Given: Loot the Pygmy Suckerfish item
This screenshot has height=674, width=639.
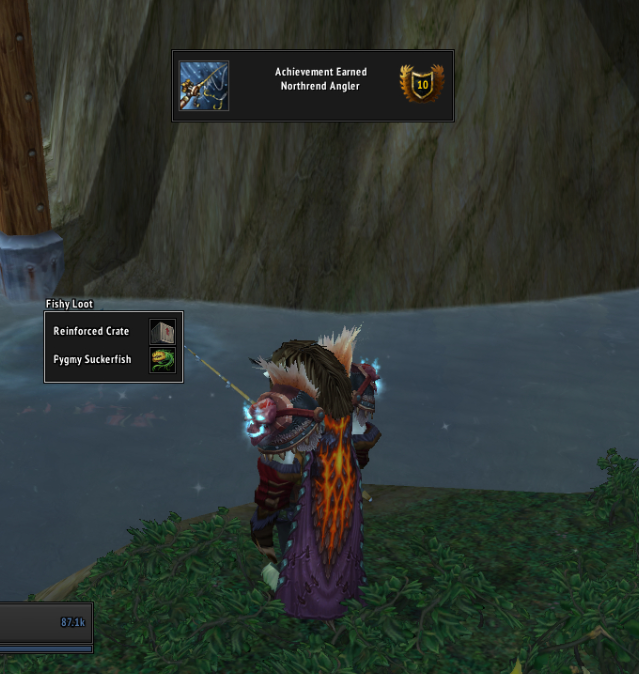Looking at the screenshot, I should coord(162,360).
